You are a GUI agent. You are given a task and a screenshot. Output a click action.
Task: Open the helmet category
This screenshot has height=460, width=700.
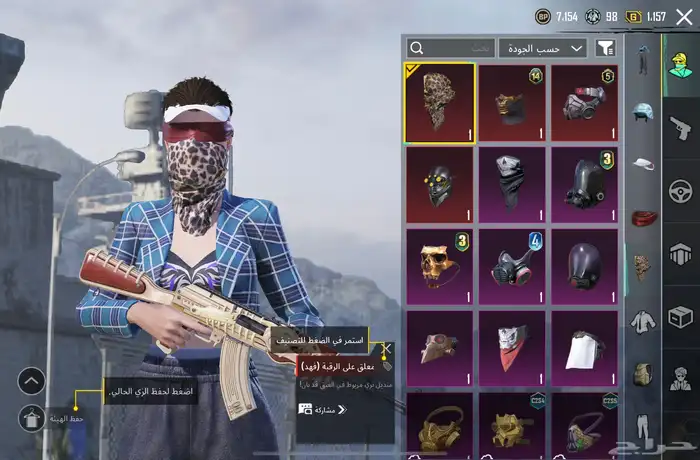tap(642, 110)
